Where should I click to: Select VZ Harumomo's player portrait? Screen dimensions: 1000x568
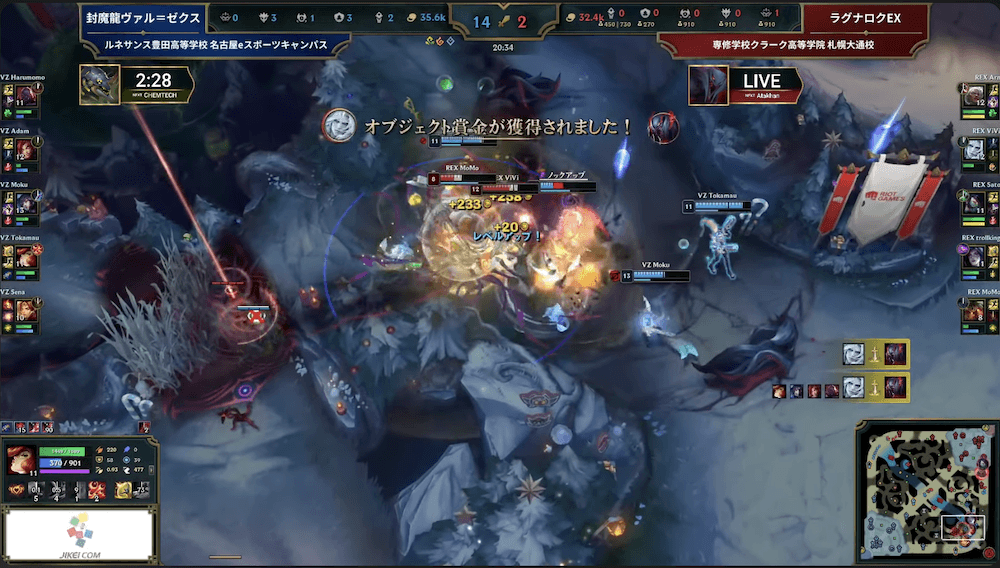(x=26, y=95)
